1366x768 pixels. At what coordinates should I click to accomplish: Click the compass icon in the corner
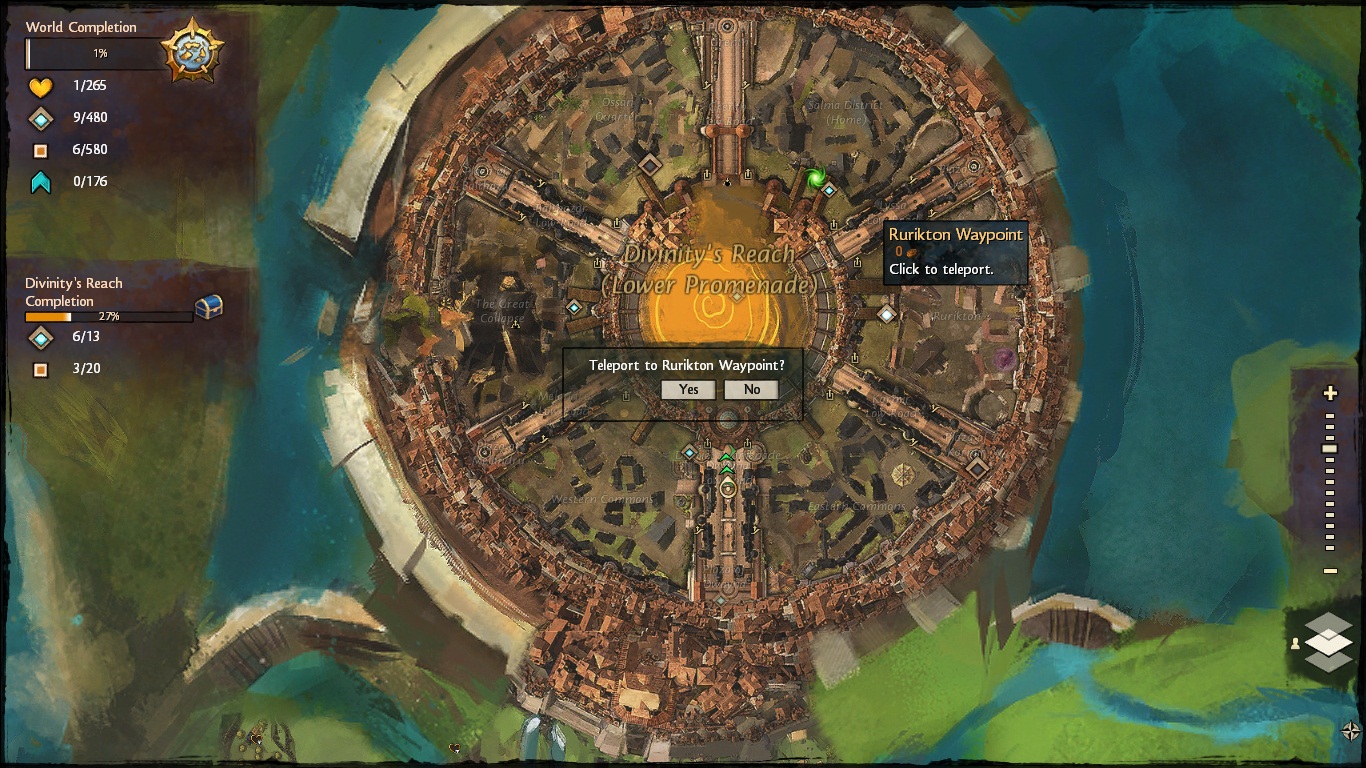(x=1350, y=732)
